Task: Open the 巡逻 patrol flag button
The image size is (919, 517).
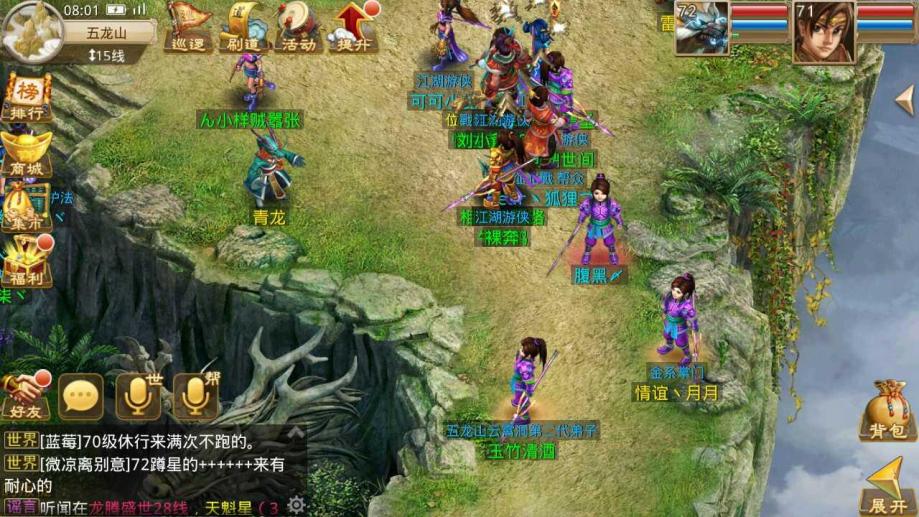Action: click(186, 27)
